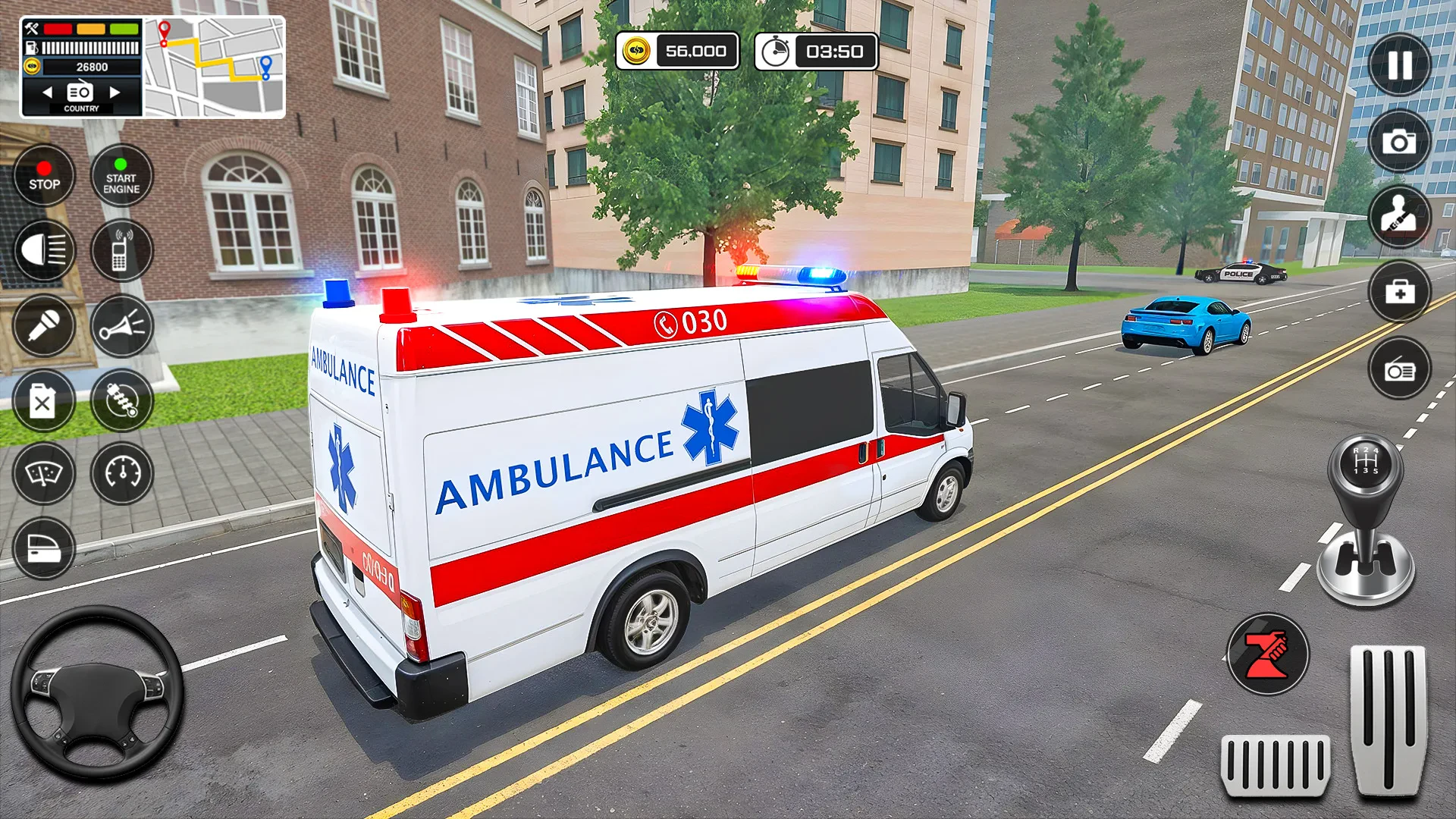Click the round radio button
This screenshot has width=1456, height=819.
(1399, 369)
